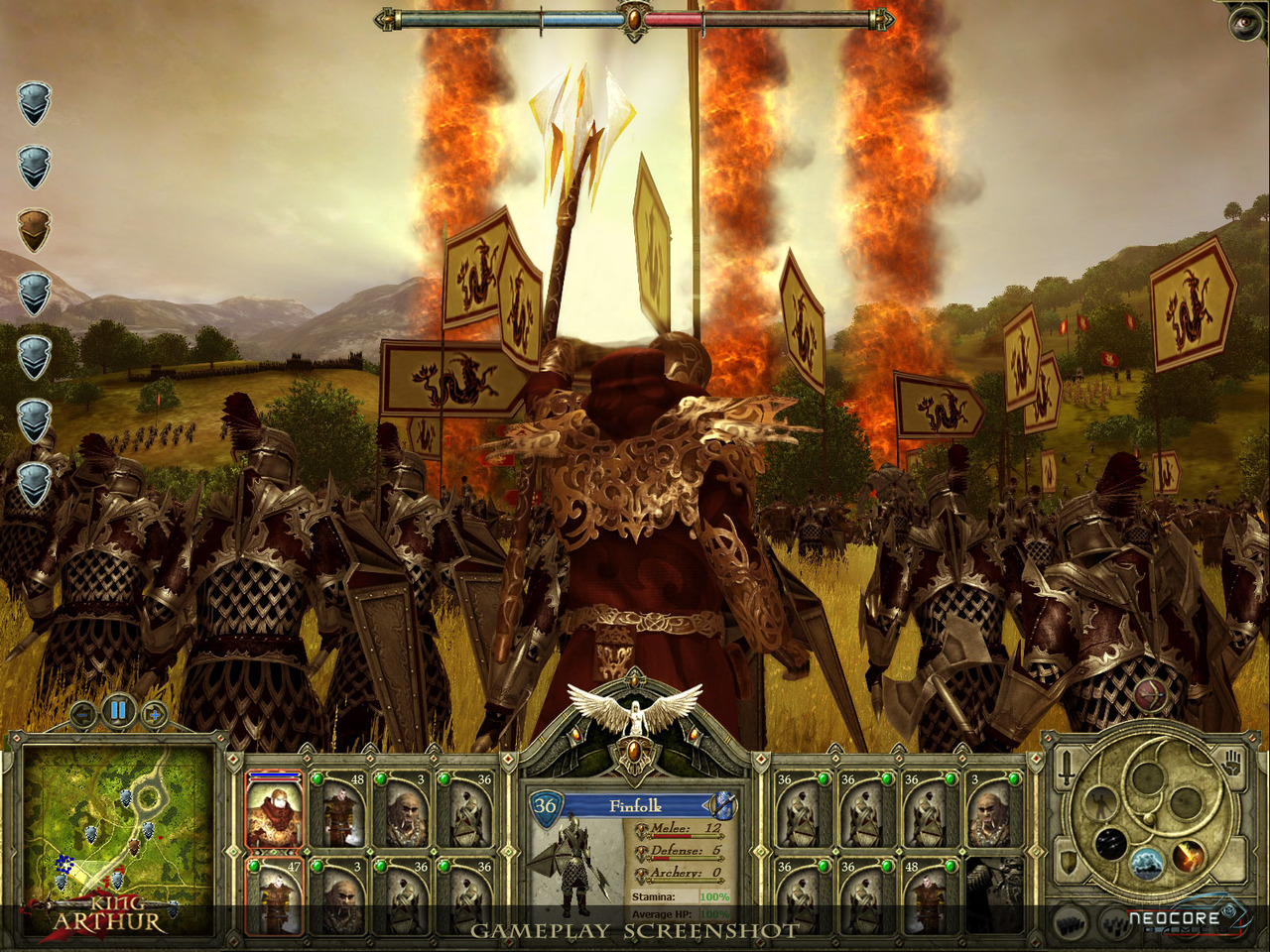Increase game speed with plus button
Screen dimensions: 1270x952
[153, 713]
